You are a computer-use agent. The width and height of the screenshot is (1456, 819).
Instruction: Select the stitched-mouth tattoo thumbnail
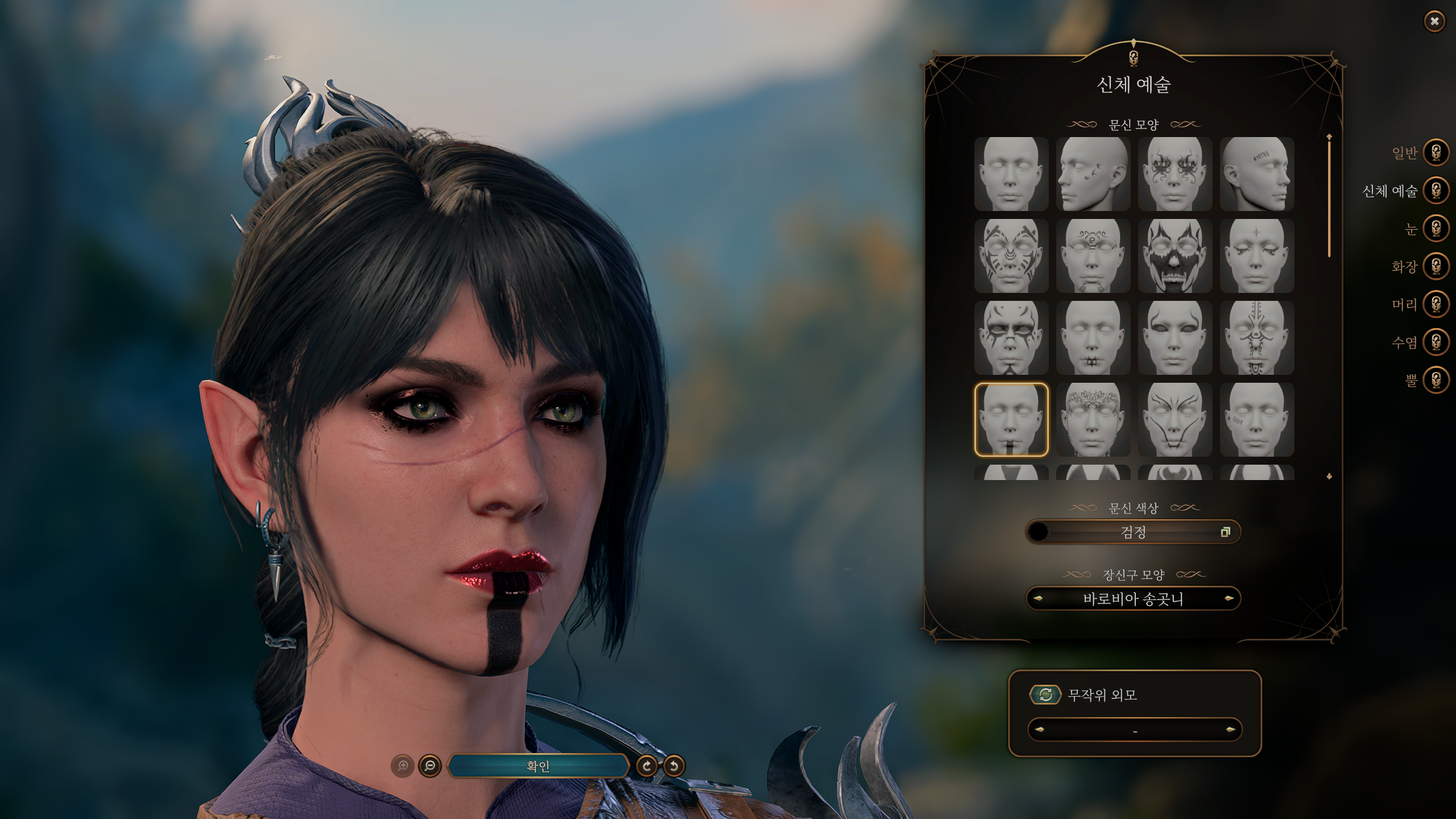click(x=1093, y=337)
